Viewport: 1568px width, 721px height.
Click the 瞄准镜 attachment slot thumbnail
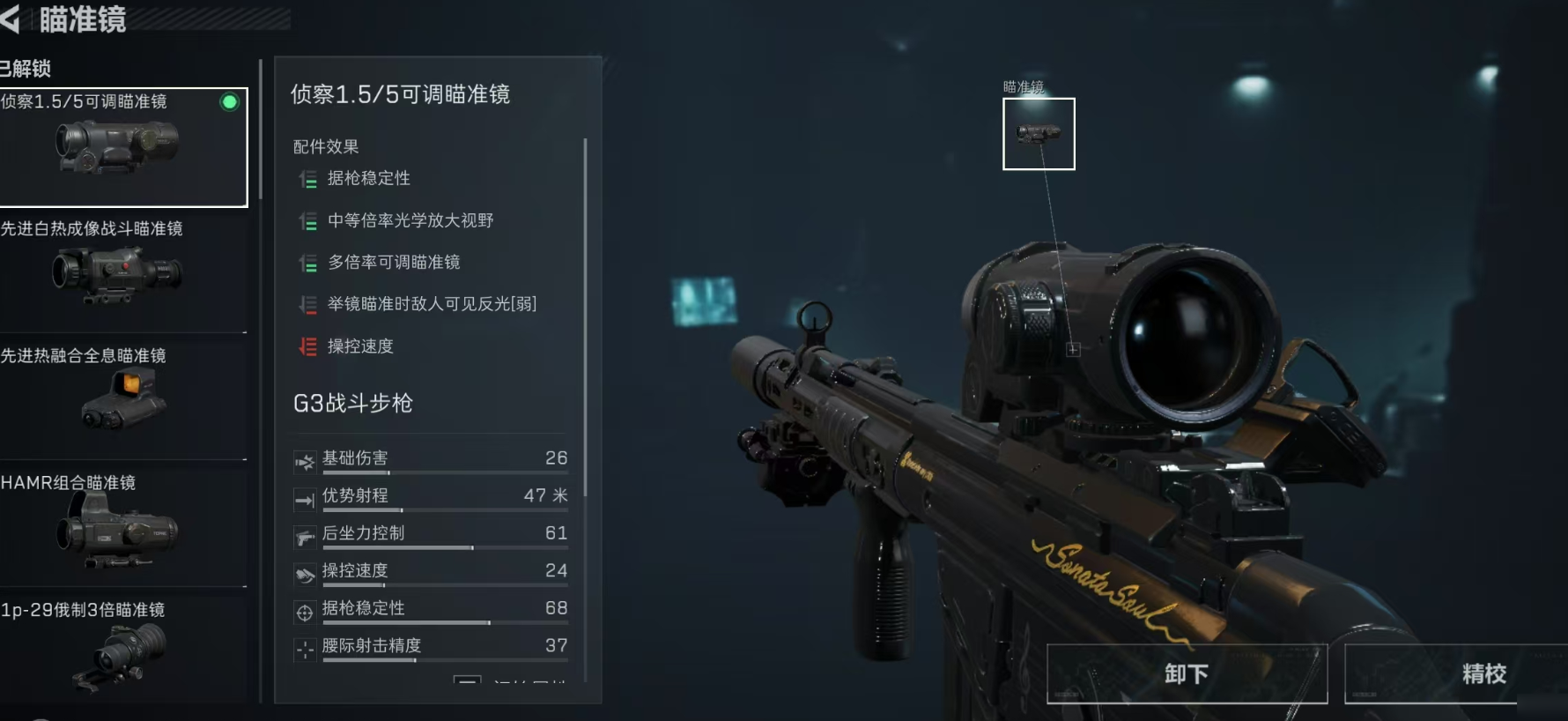click(1039, 134)
